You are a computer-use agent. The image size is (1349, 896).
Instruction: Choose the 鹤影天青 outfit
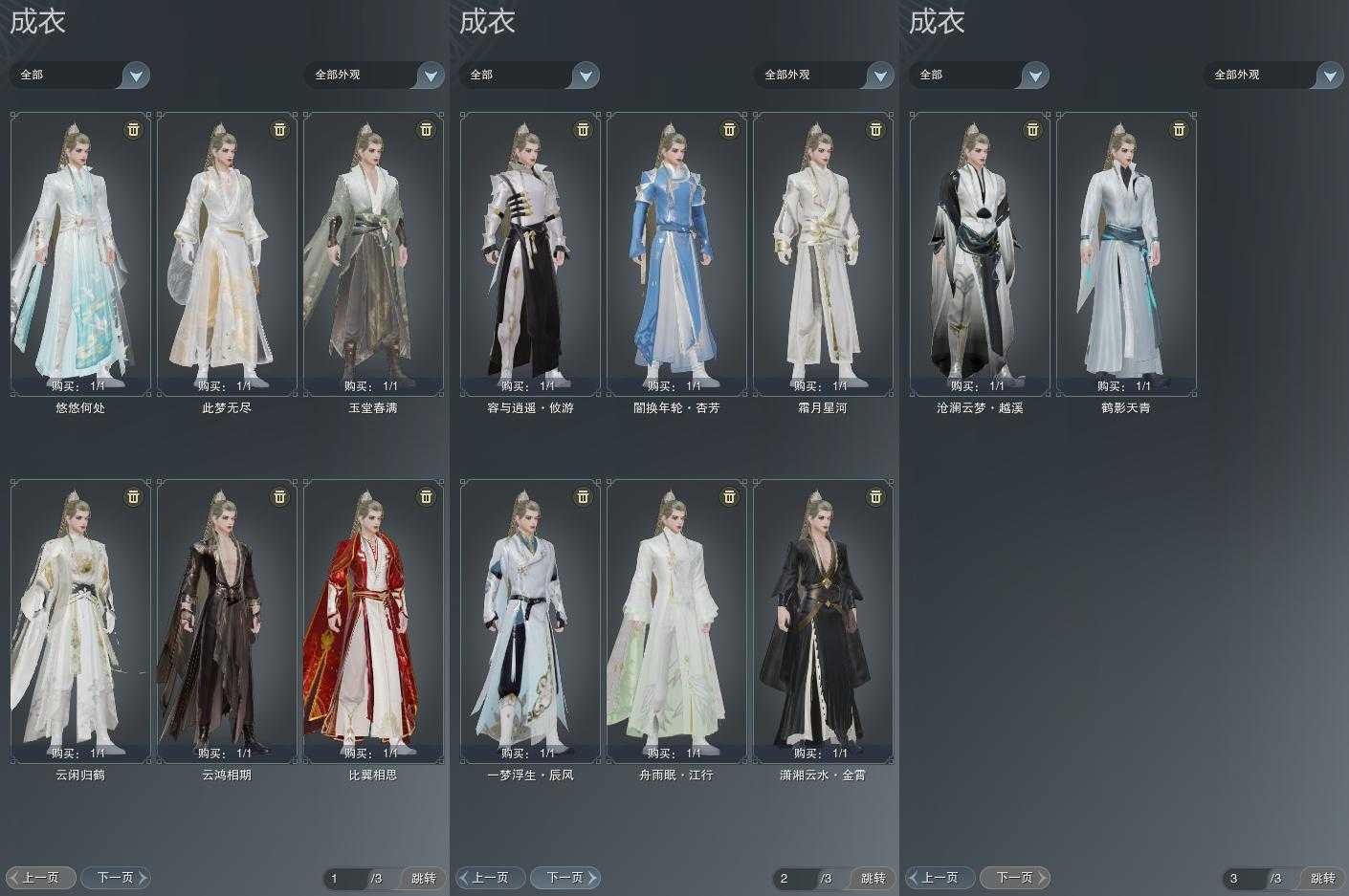coord(1126,253)
